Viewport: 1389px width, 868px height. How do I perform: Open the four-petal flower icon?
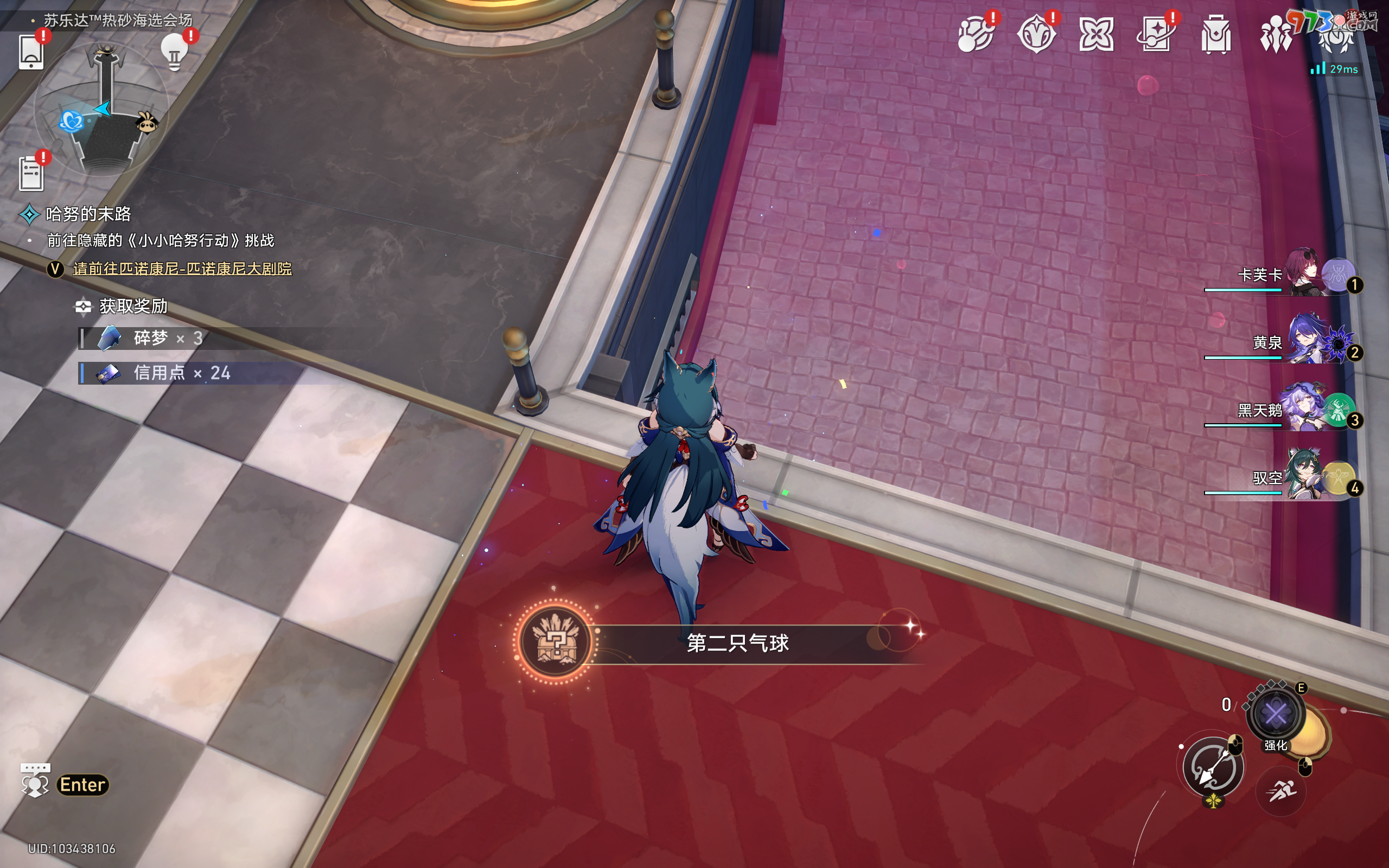1096,34
